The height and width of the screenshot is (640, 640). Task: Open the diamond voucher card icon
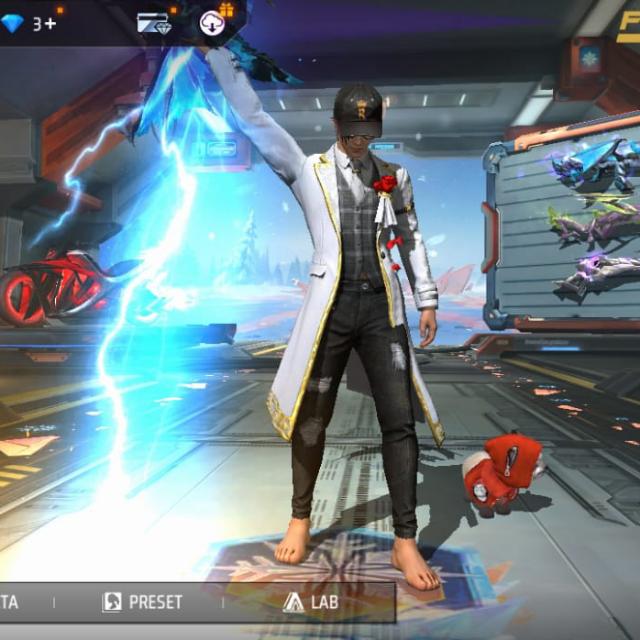click(153, 22)
